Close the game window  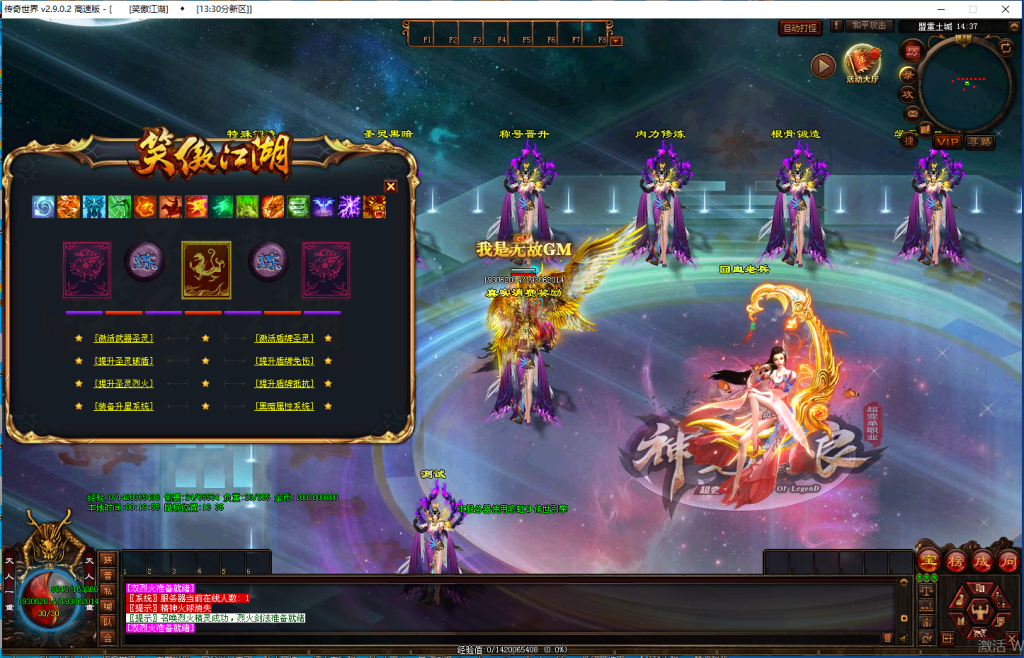coord(1006,9)
